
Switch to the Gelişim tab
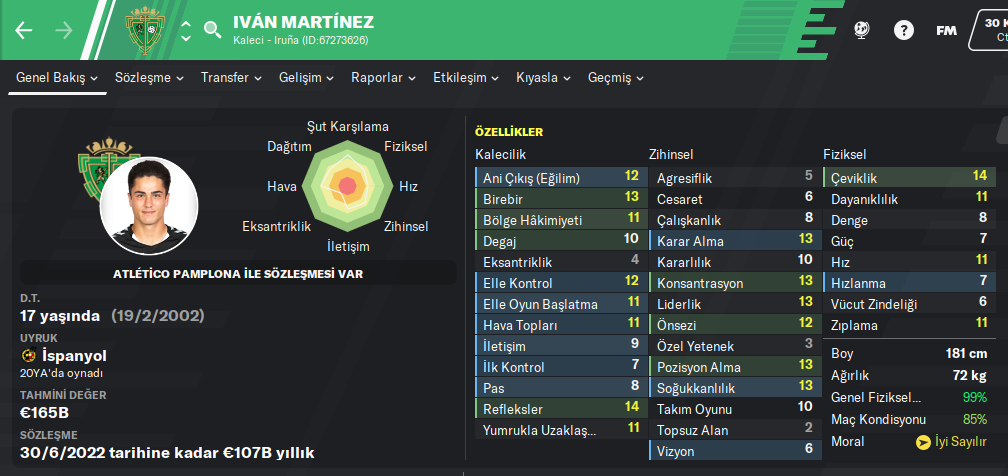(x=306, y=77)
